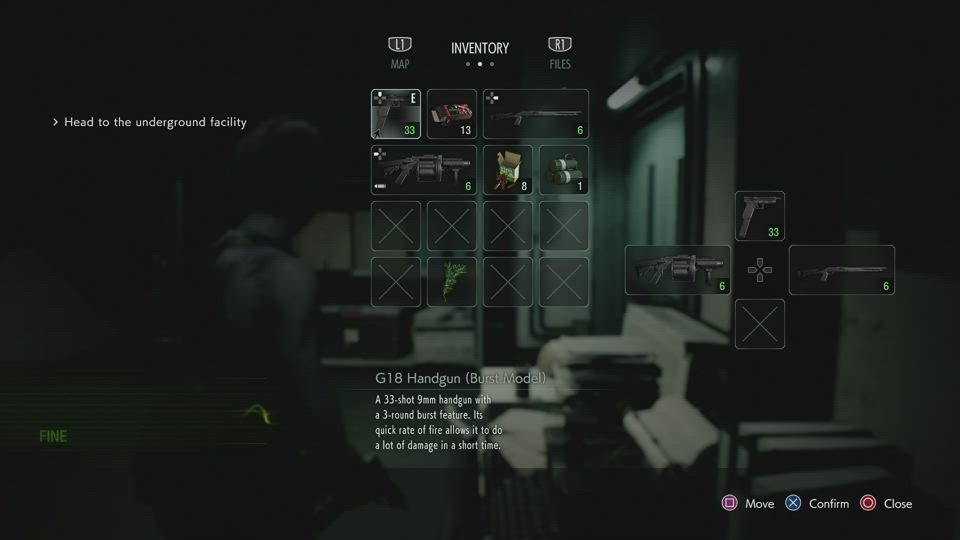960x540 pixels.
Task: Select the shotgun shortcut in the quick-select cross
Action: point(842,270)
